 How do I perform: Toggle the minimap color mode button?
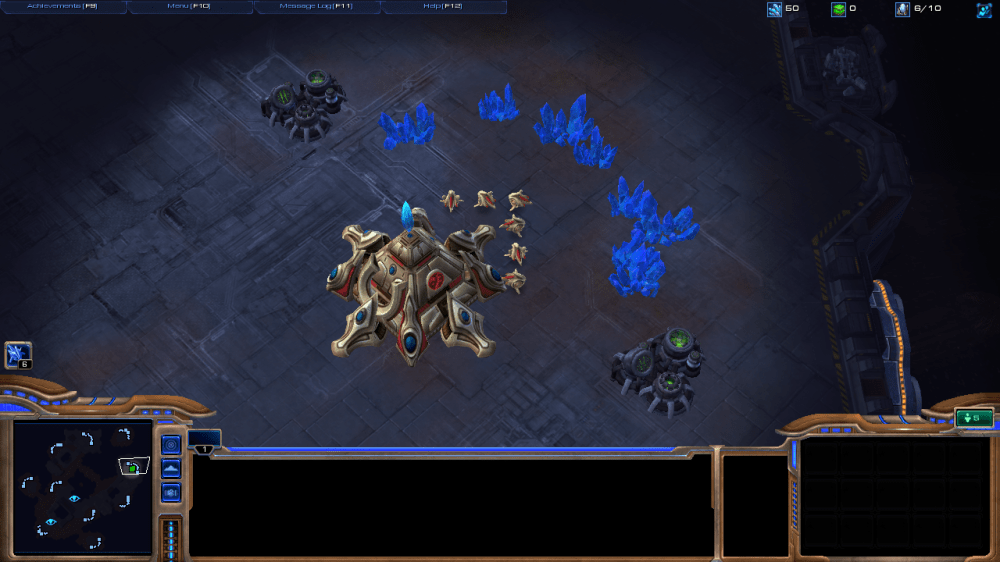(x=171, y=492)
